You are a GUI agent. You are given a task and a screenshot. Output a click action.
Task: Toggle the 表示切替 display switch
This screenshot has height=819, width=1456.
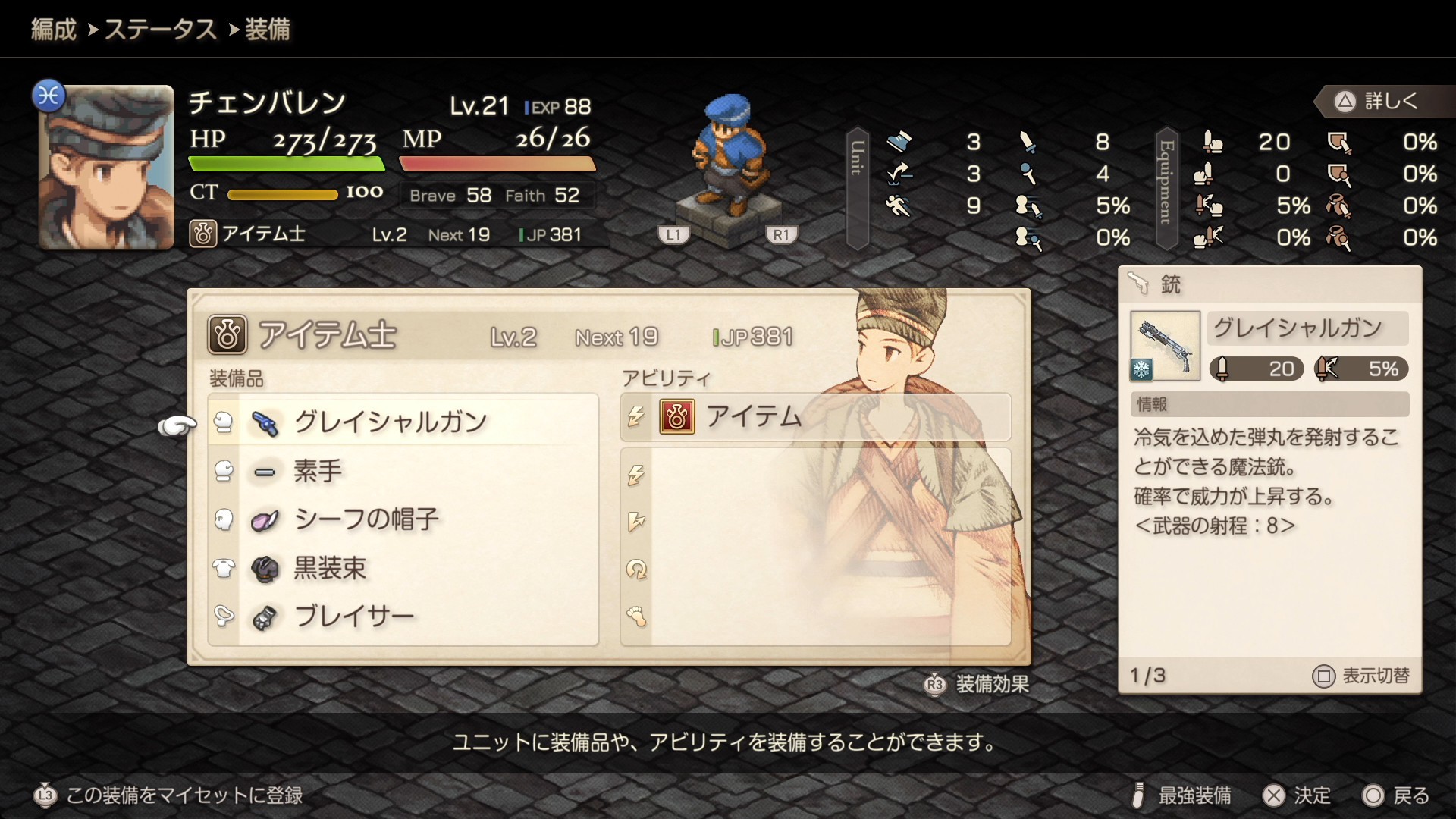point(1361,676)
